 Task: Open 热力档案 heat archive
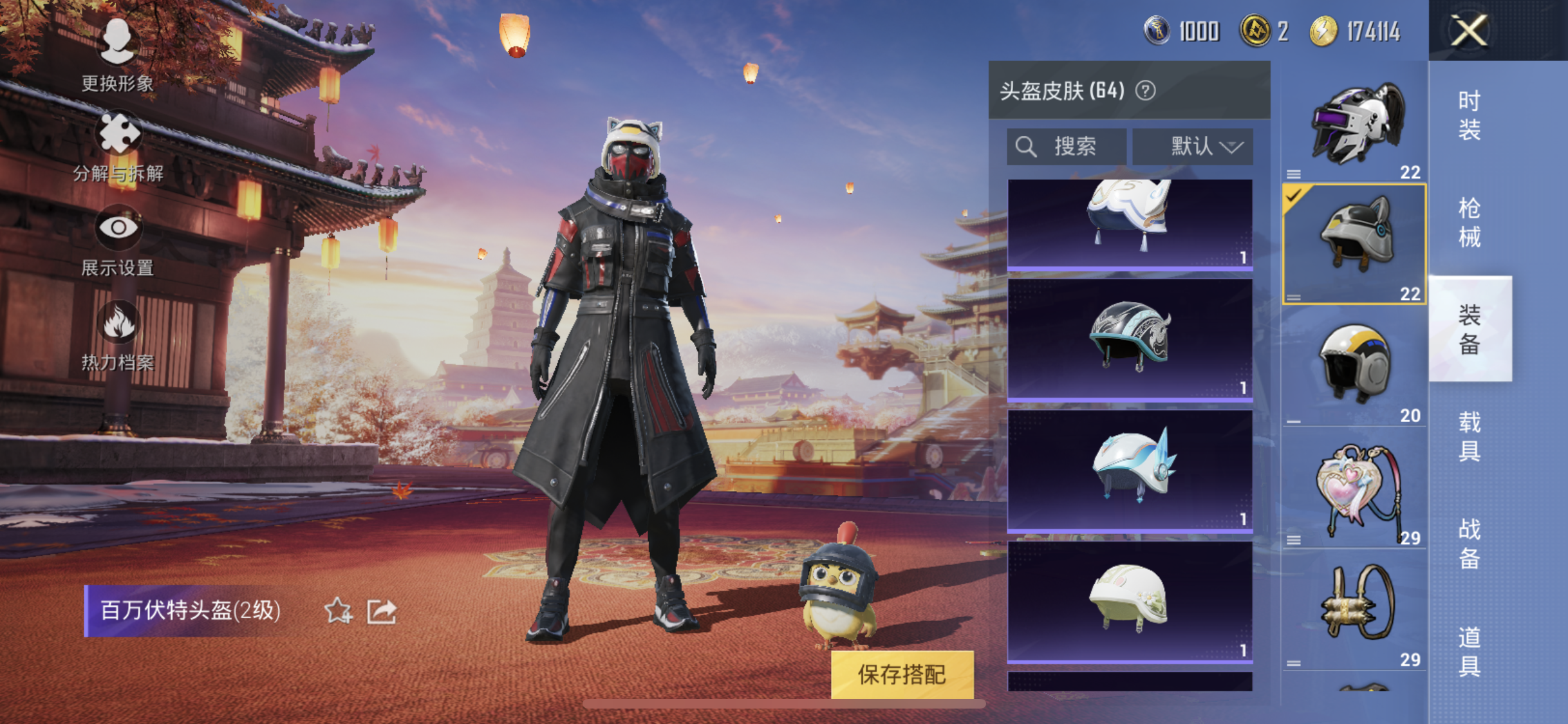pos(118,335)
